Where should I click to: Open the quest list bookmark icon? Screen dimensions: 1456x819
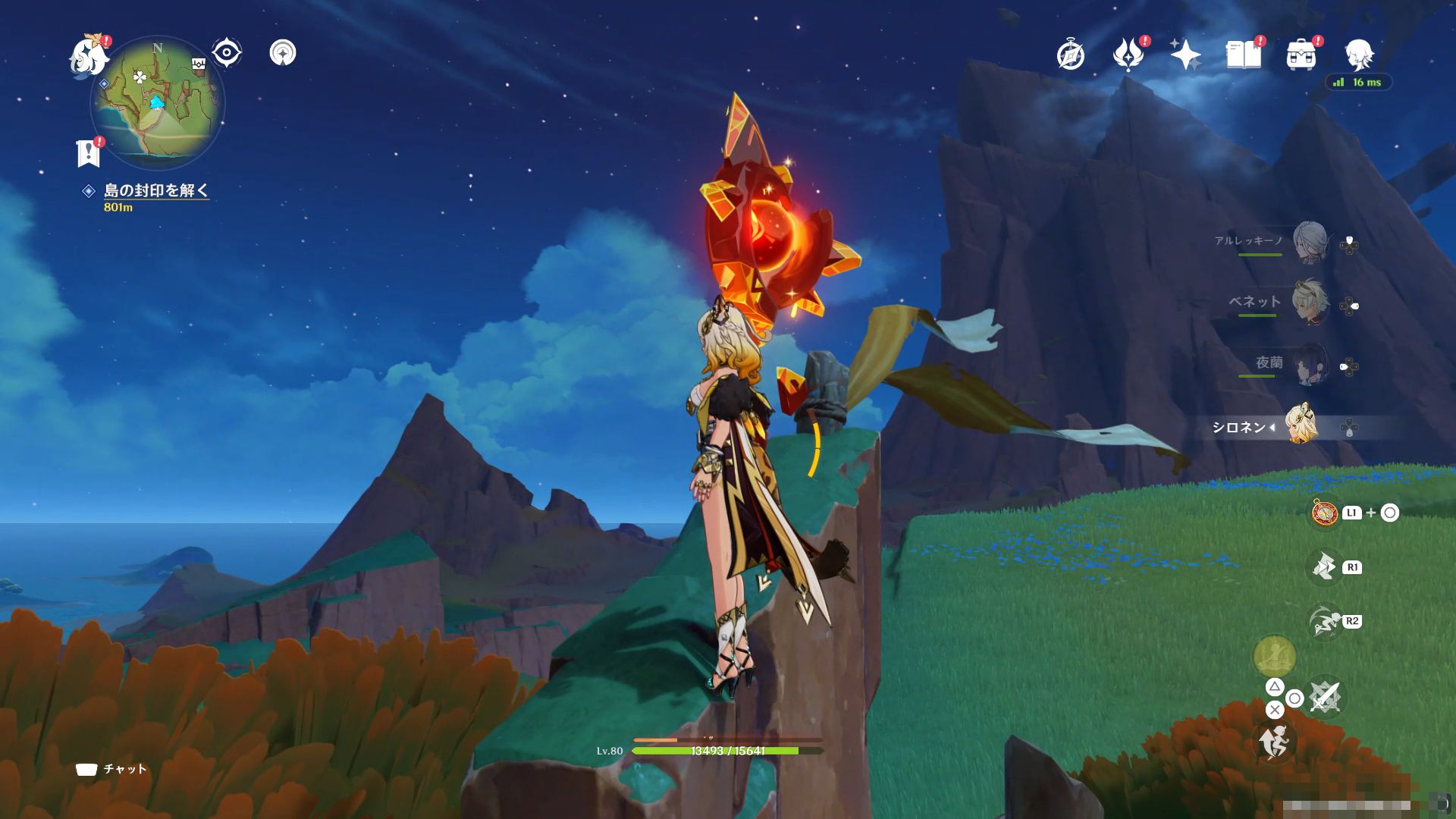pyautogui.click(x=89, y=153)
